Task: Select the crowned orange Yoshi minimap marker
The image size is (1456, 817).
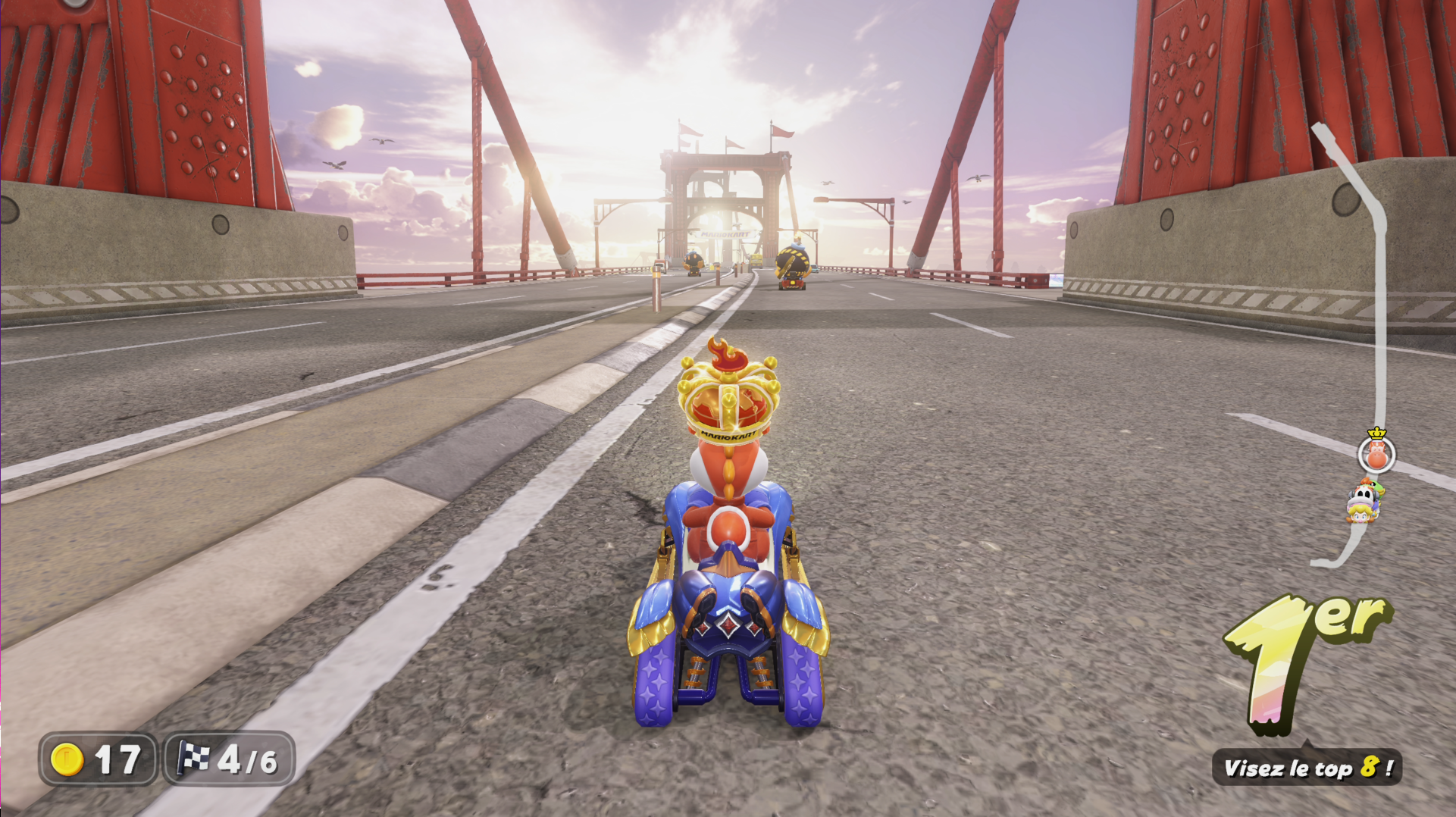Action: pos(1376,455)
